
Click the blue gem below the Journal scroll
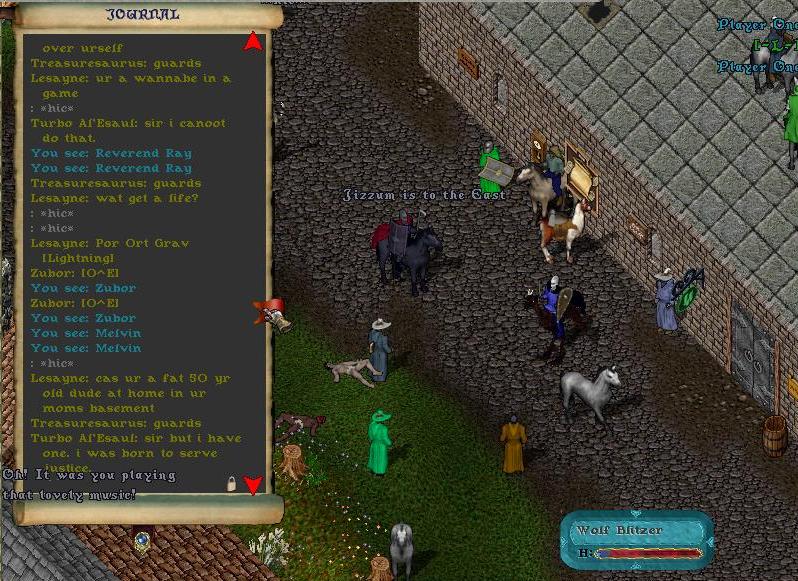point(142,540)
